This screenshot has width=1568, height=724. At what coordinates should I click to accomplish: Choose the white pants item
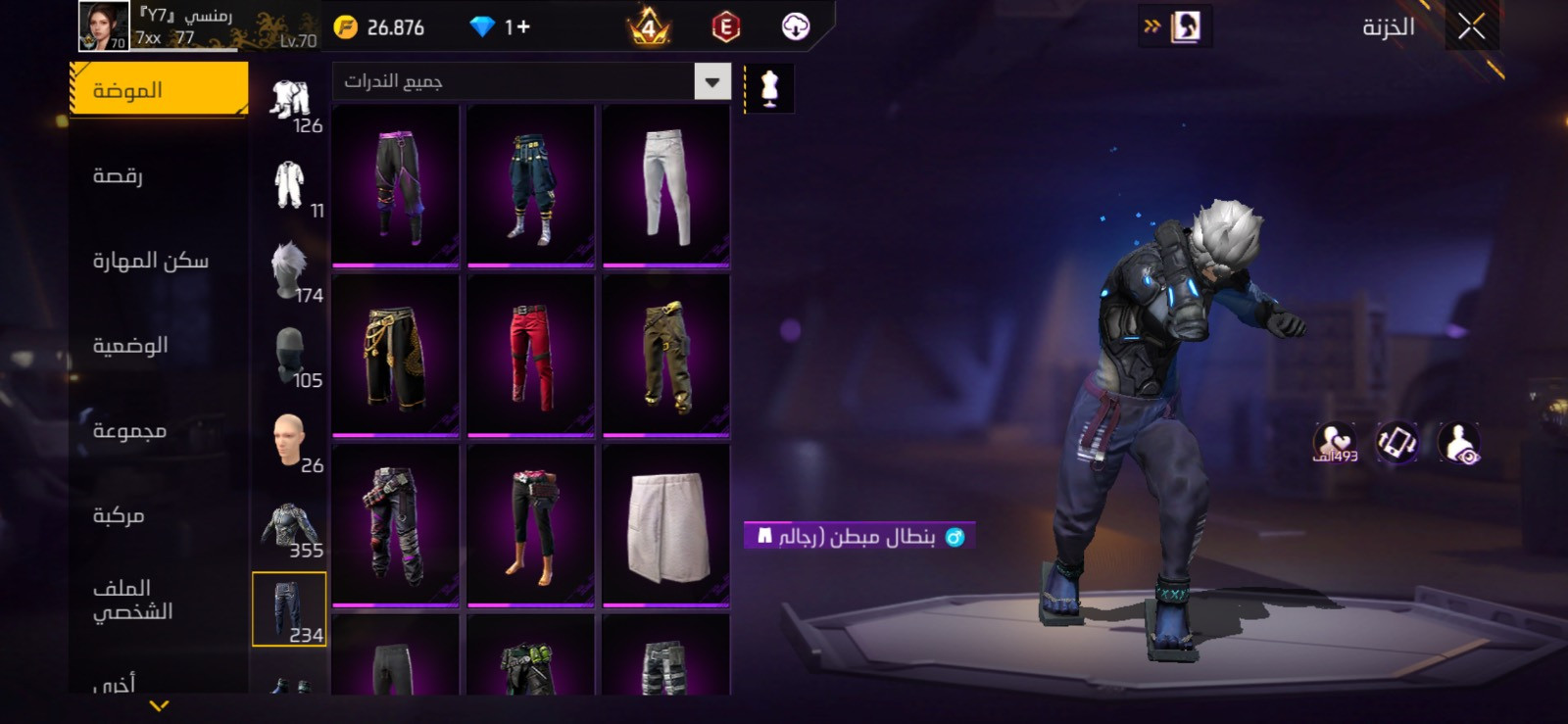(x=666, y=186)
